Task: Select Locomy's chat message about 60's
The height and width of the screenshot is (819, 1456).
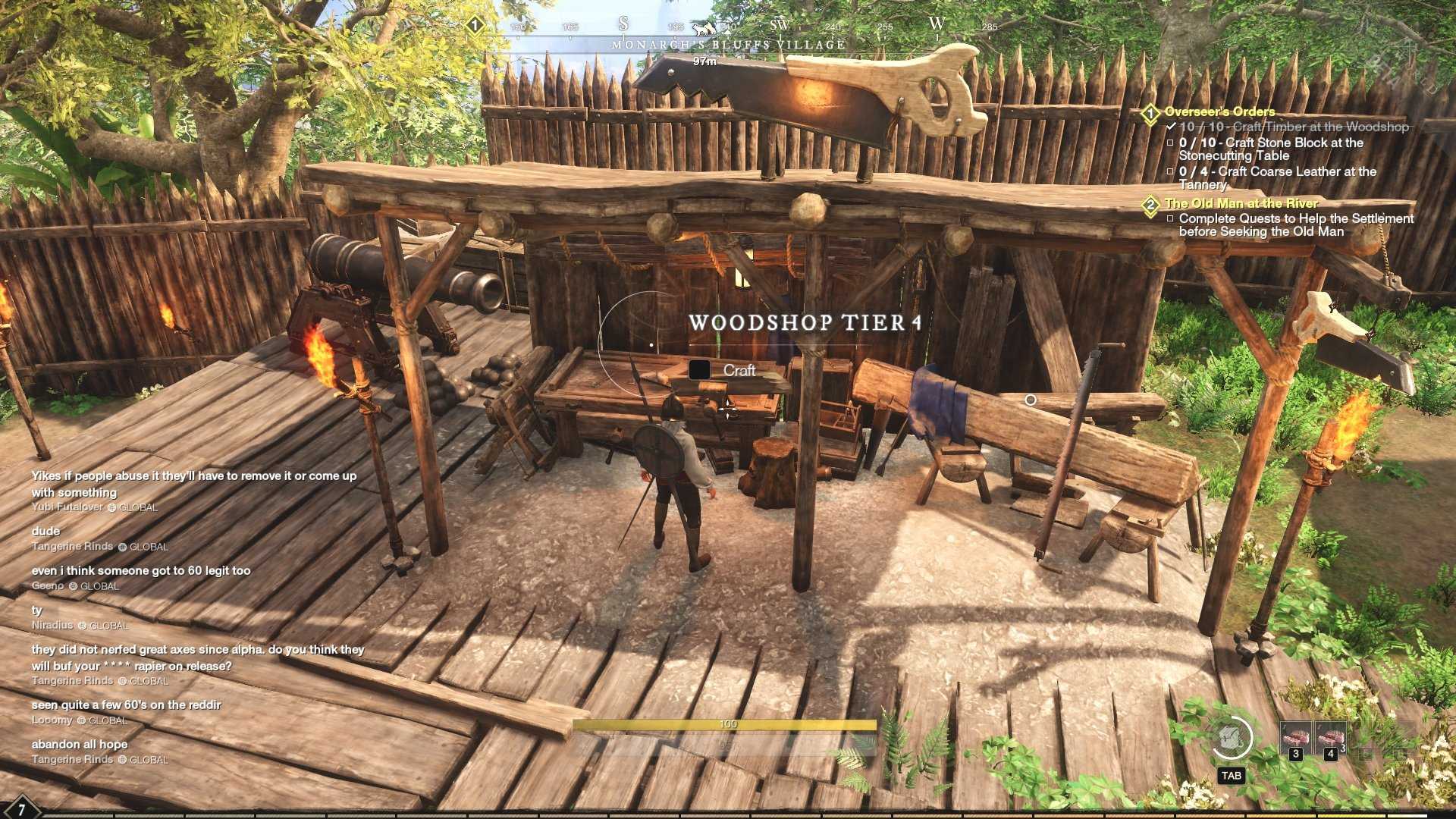Action: (126, 704)
